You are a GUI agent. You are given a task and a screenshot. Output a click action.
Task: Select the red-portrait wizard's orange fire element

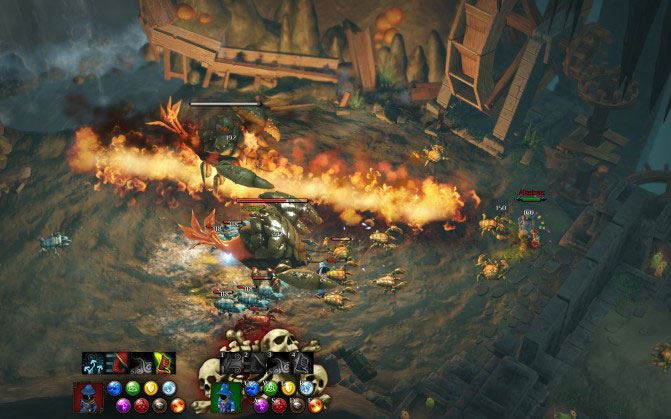pyautogui.click(x=177, y=405)
